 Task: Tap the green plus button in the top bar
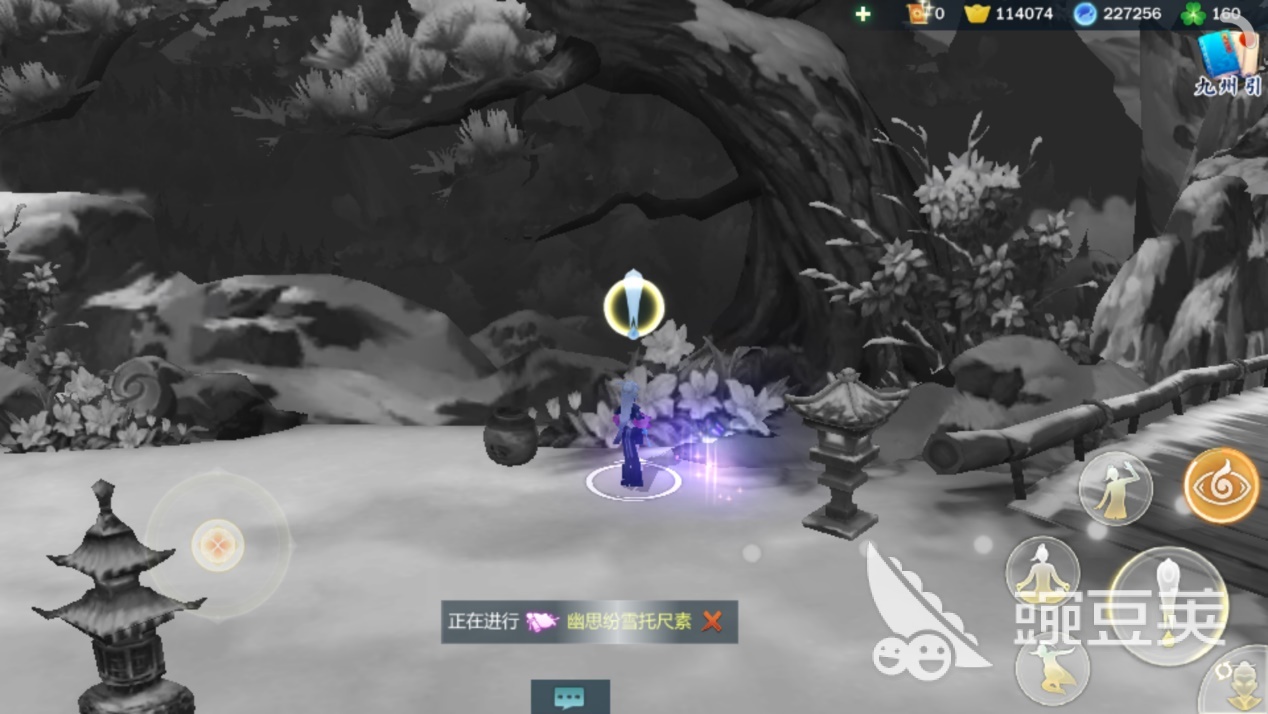(863, 14)
